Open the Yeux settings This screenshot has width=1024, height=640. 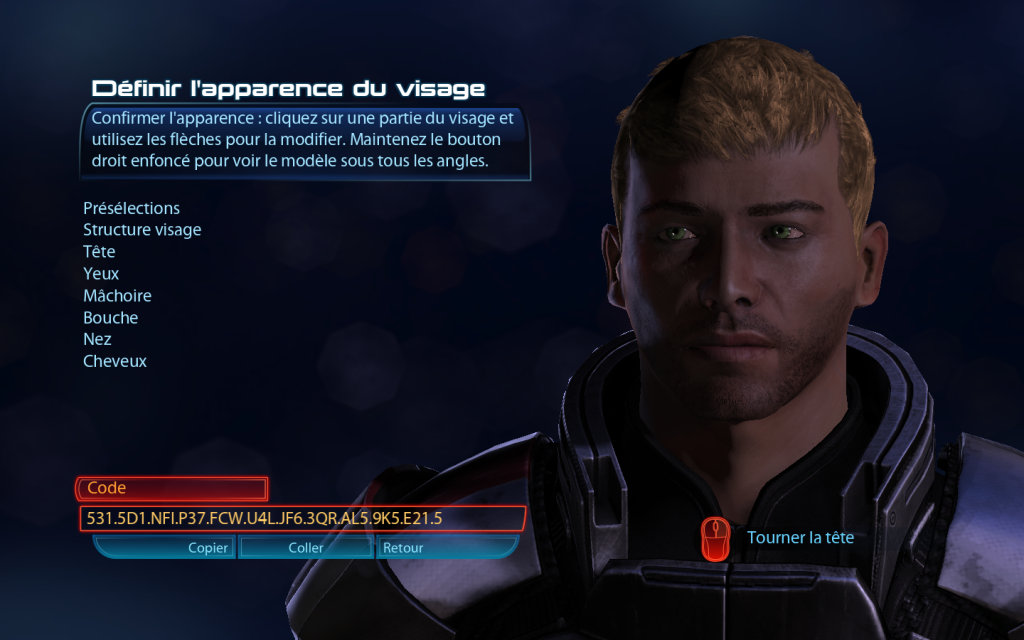(x=101, y=274)
